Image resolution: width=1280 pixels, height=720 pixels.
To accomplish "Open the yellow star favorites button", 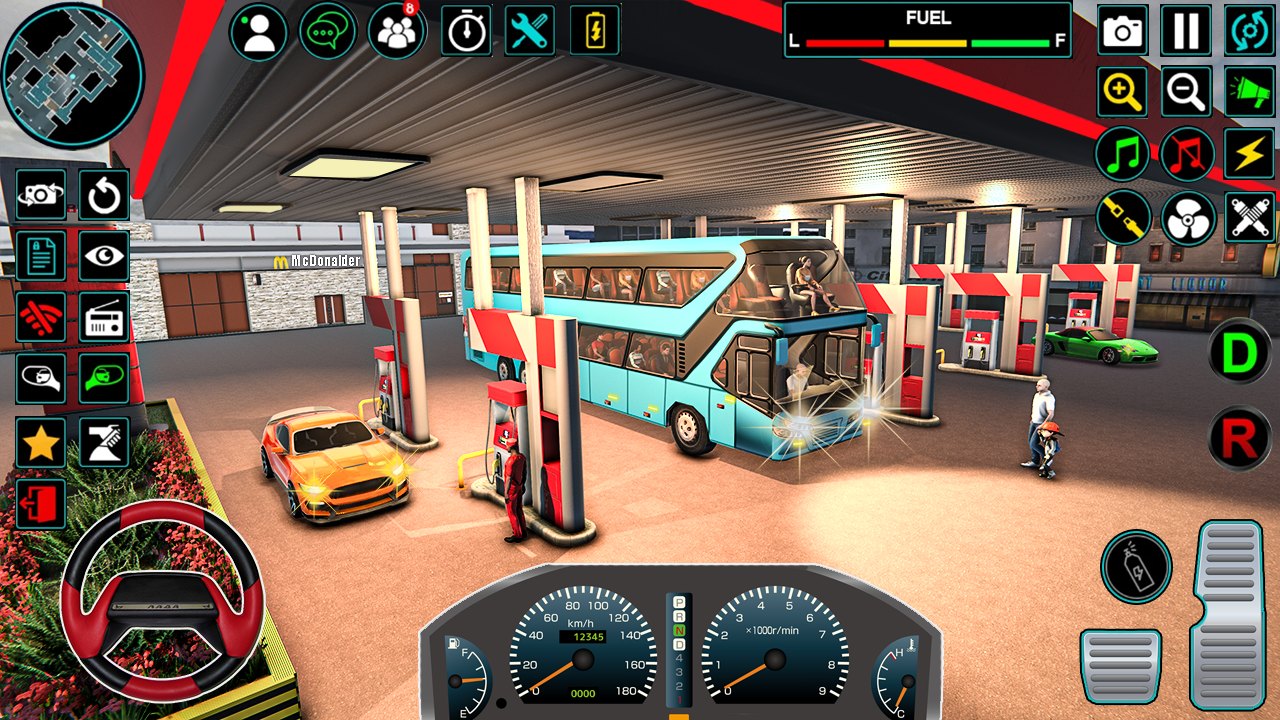I will click(41, 442).
